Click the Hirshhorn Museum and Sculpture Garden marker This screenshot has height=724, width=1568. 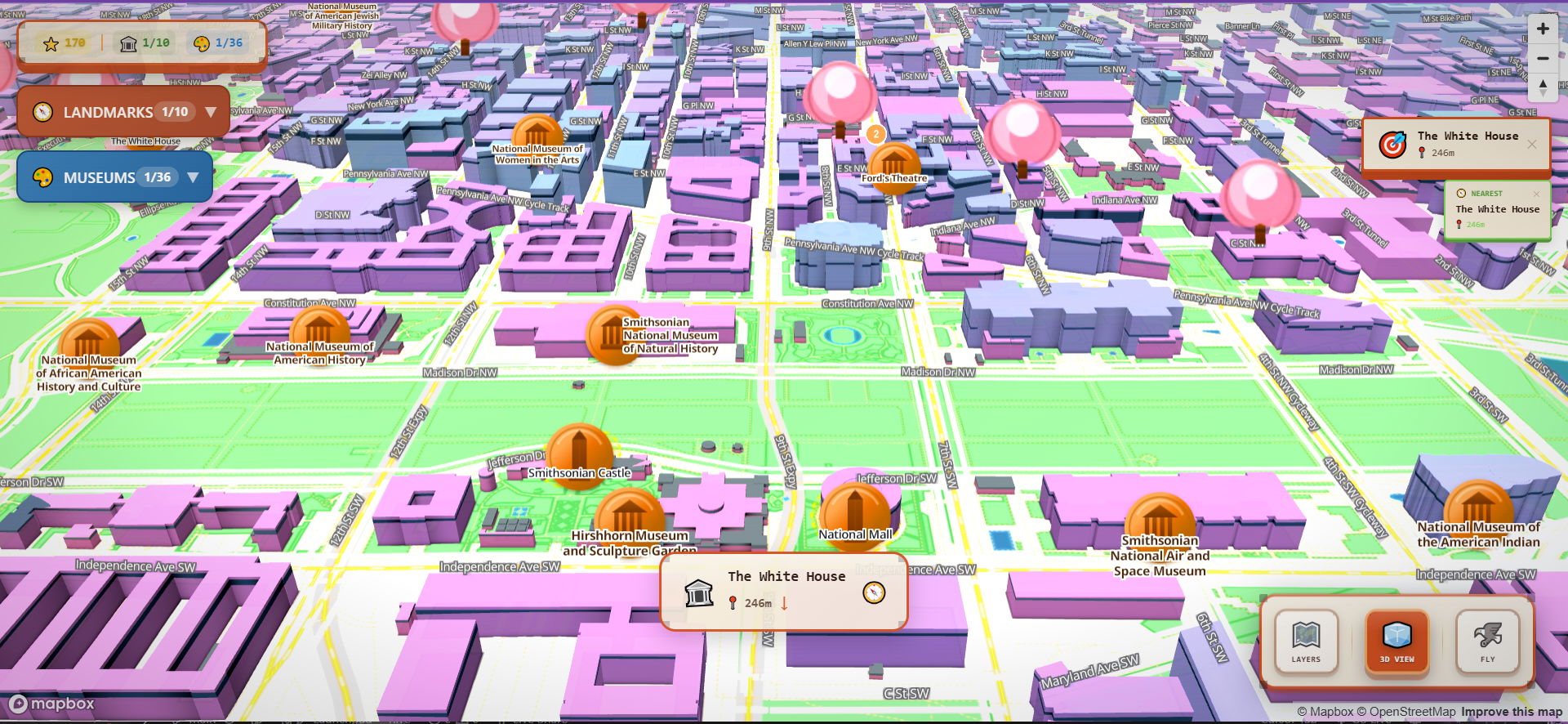[629, 515]
